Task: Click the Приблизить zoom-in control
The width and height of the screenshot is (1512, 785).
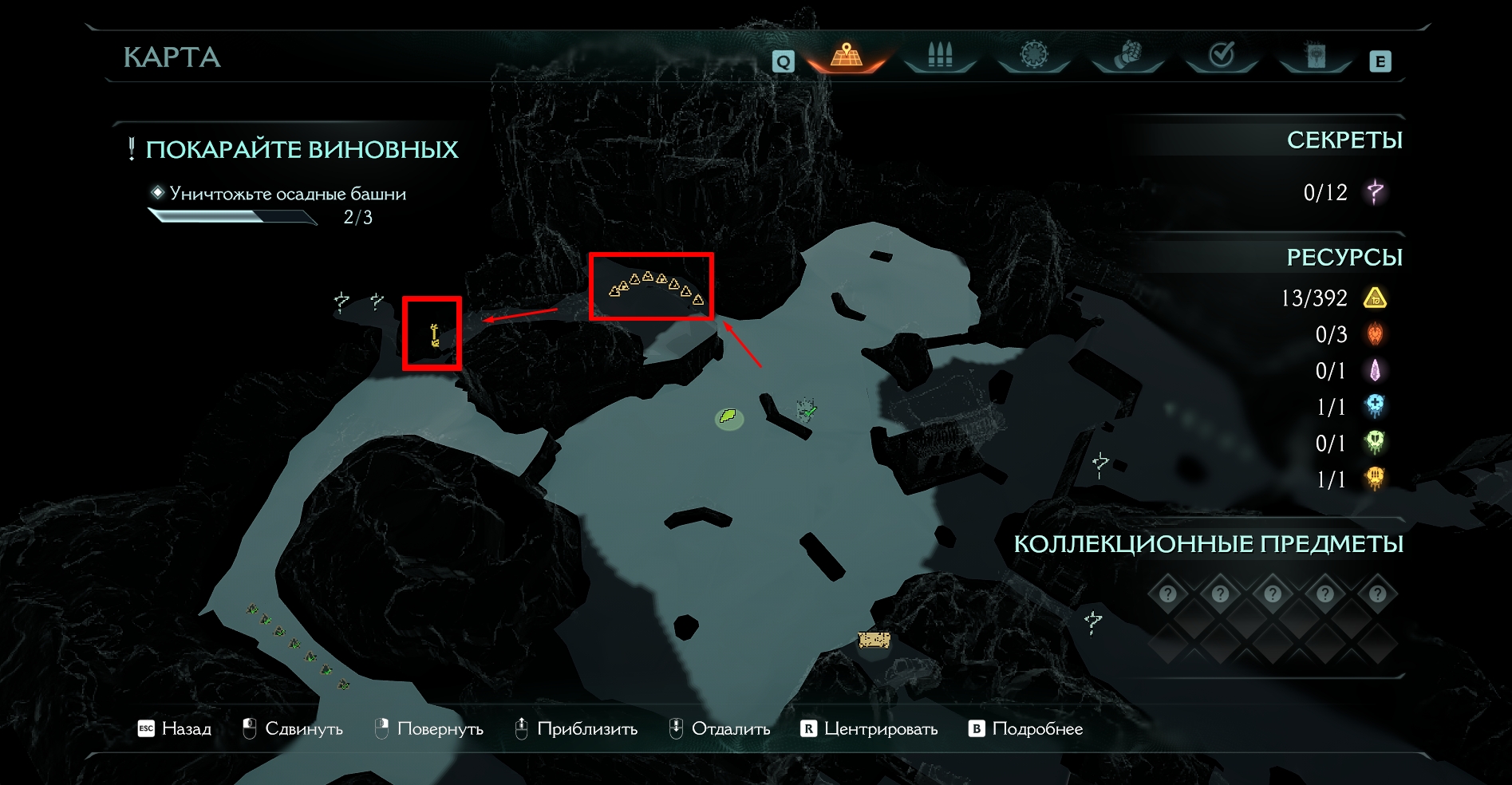Action: pyautogui.click(x=576, y=728)
